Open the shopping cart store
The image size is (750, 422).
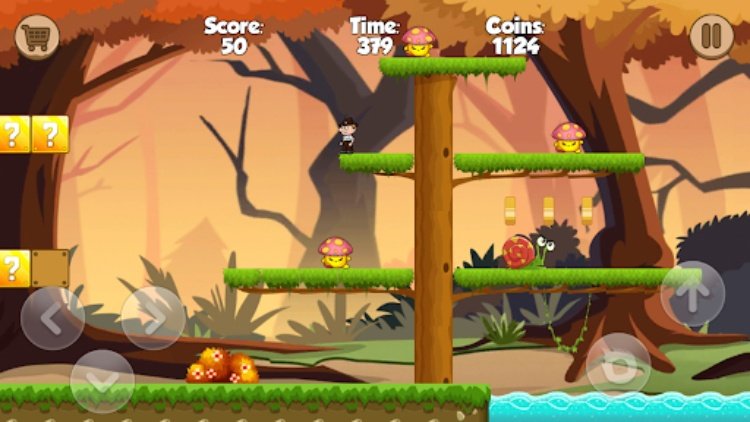tap(37, 37)
